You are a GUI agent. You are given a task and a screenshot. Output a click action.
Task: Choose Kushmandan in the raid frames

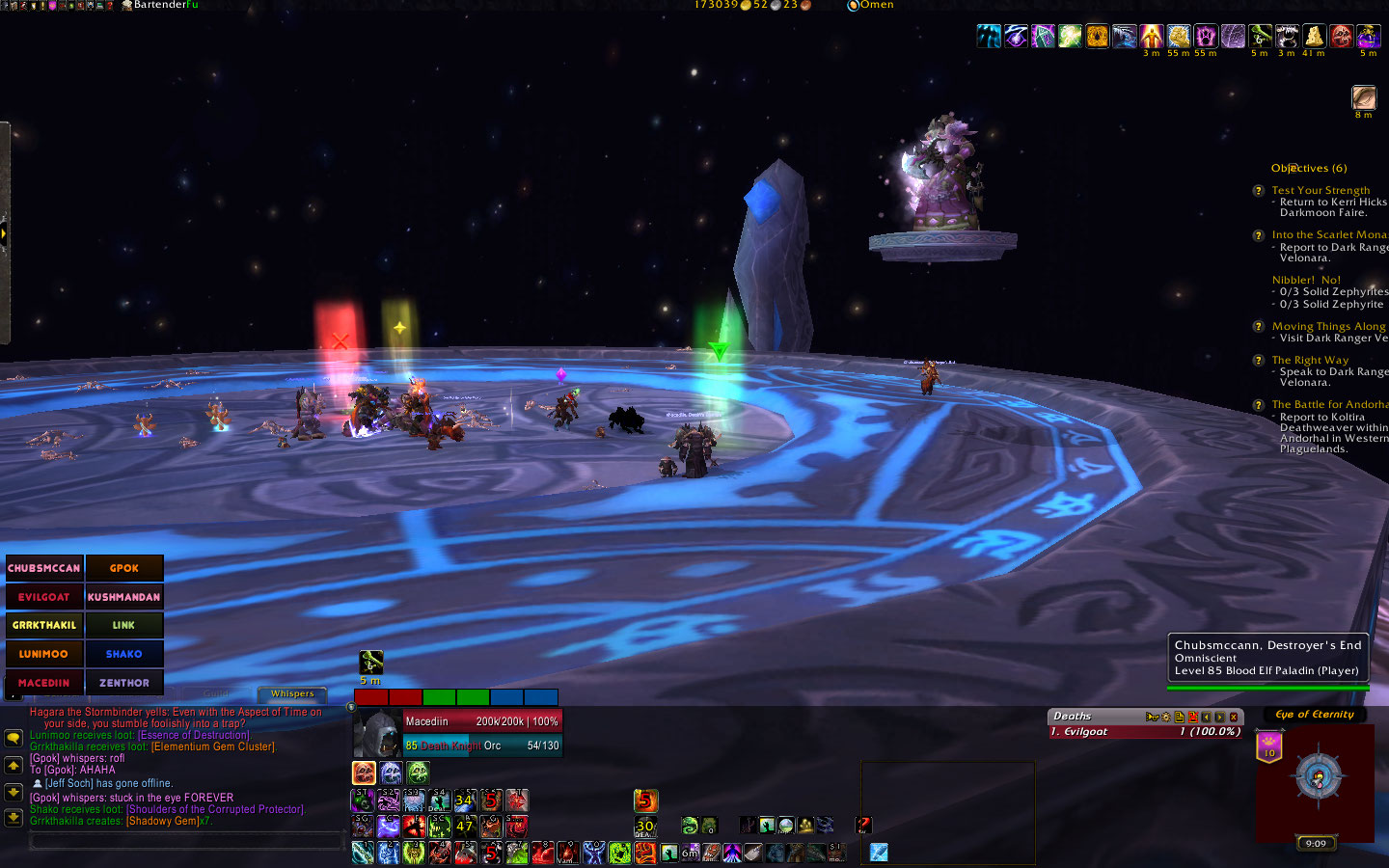[123, 597]
